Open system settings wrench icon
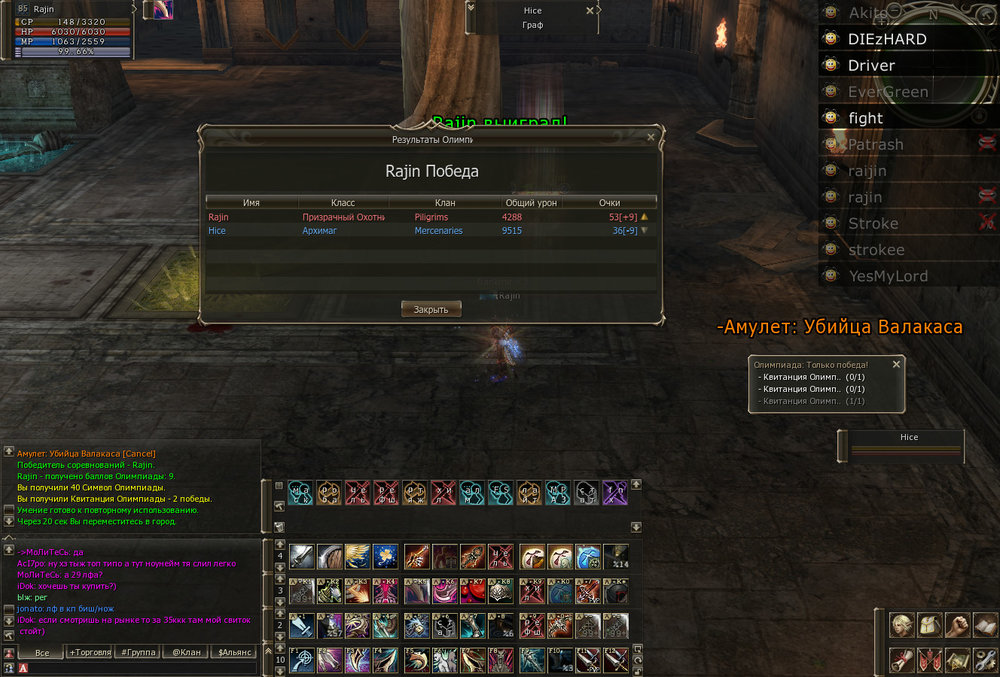 pos(985,660)
